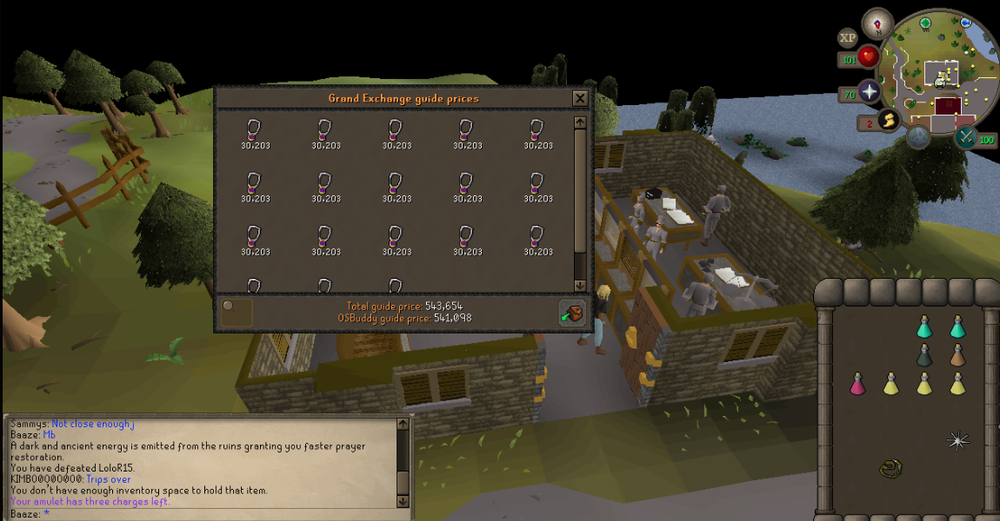The image size is (1000, 521).
Task: Close the Grand Exchange guide prices window
Action: coord(579,98)
